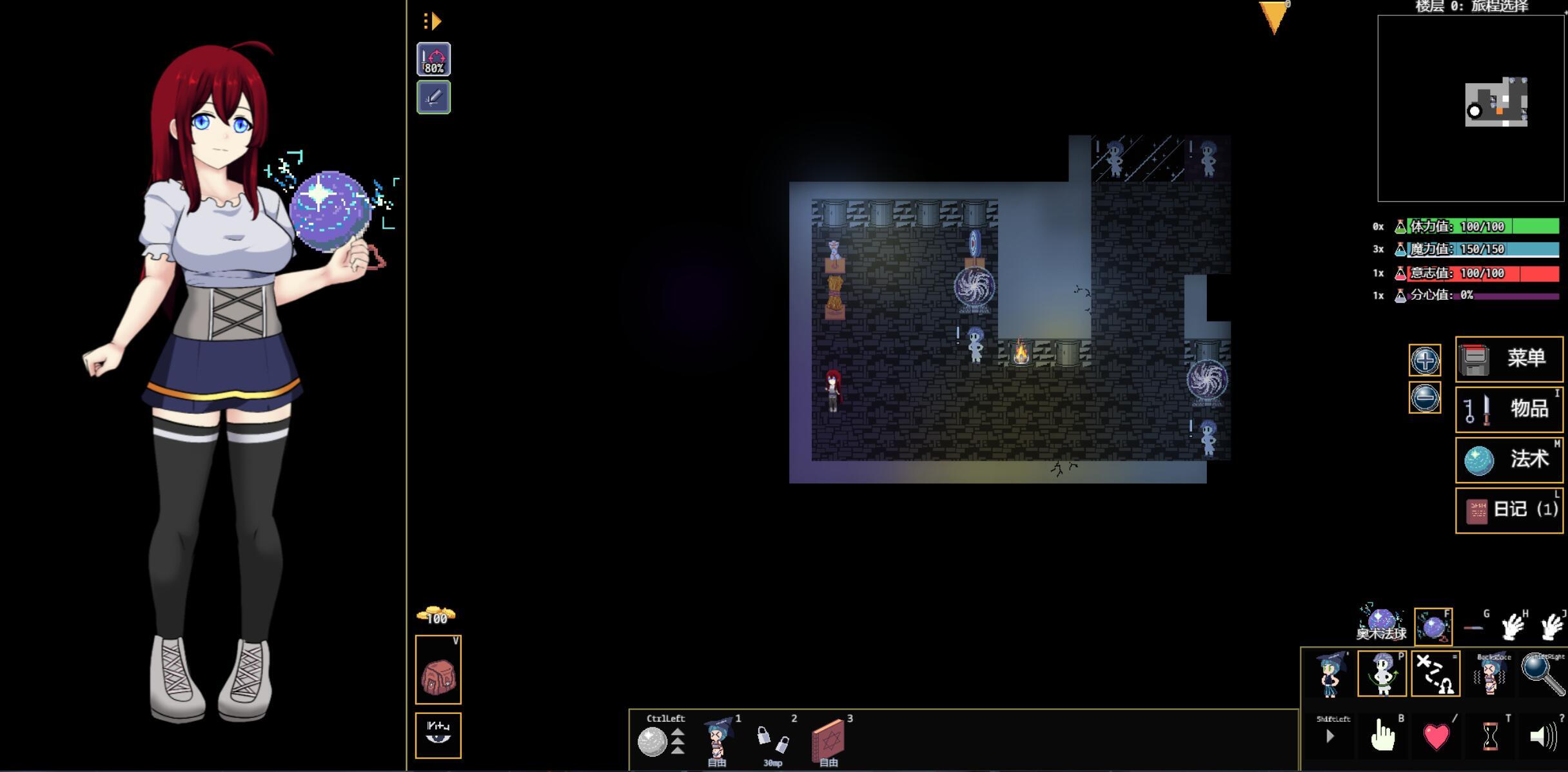This screenshot has width=1568, height=772.
Task: Click the hourglass wait icon
Action: pos(1490,736)
